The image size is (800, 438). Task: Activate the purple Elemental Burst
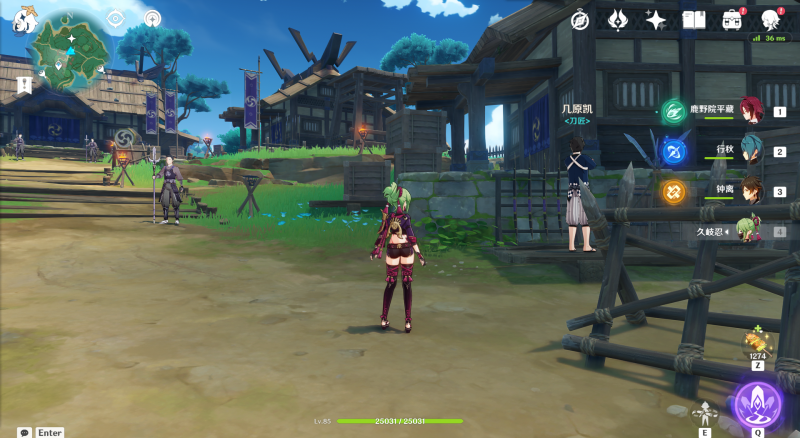point(757,404)
